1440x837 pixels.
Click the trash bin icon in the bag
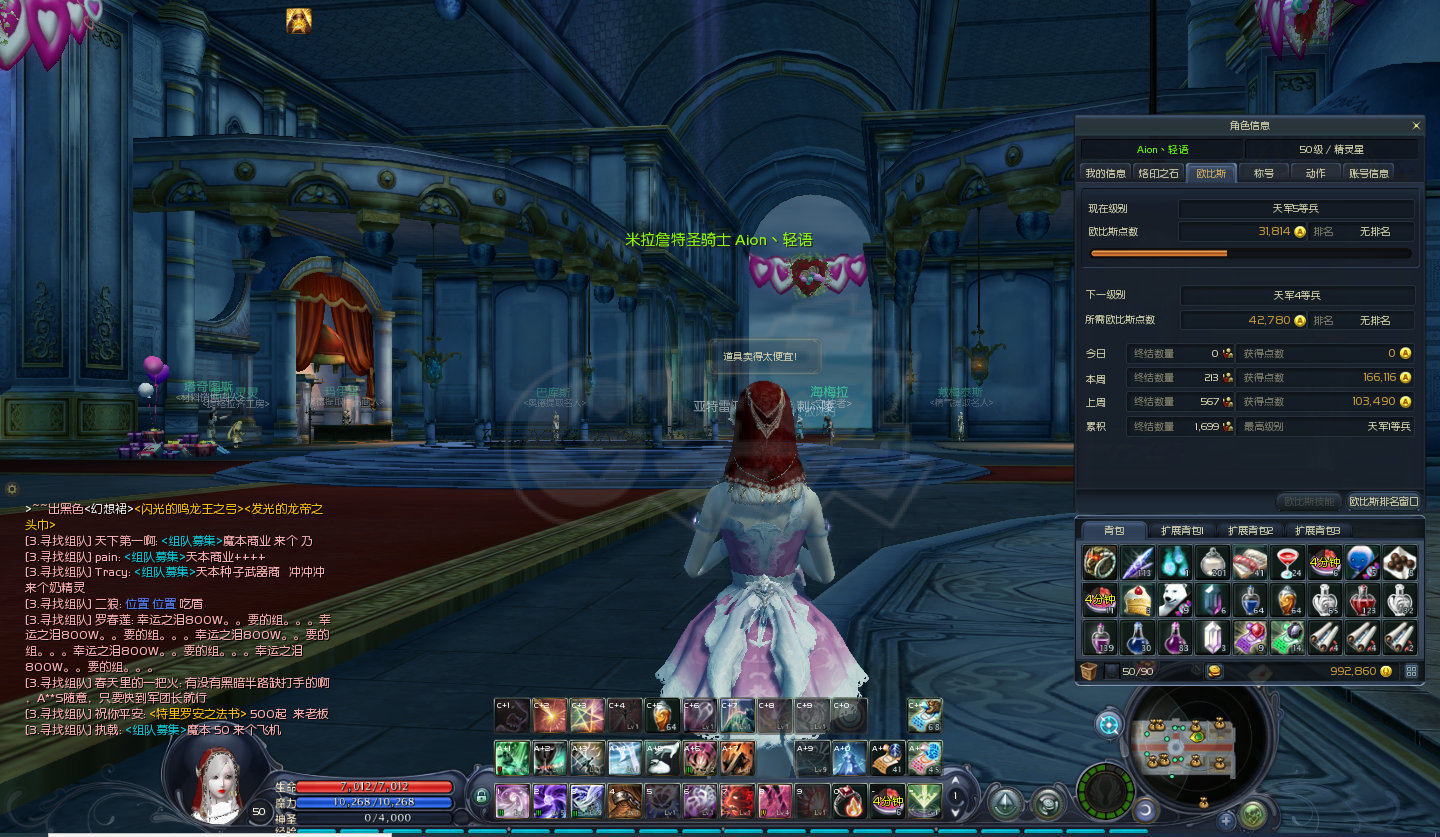click(x=1090, y=671)
